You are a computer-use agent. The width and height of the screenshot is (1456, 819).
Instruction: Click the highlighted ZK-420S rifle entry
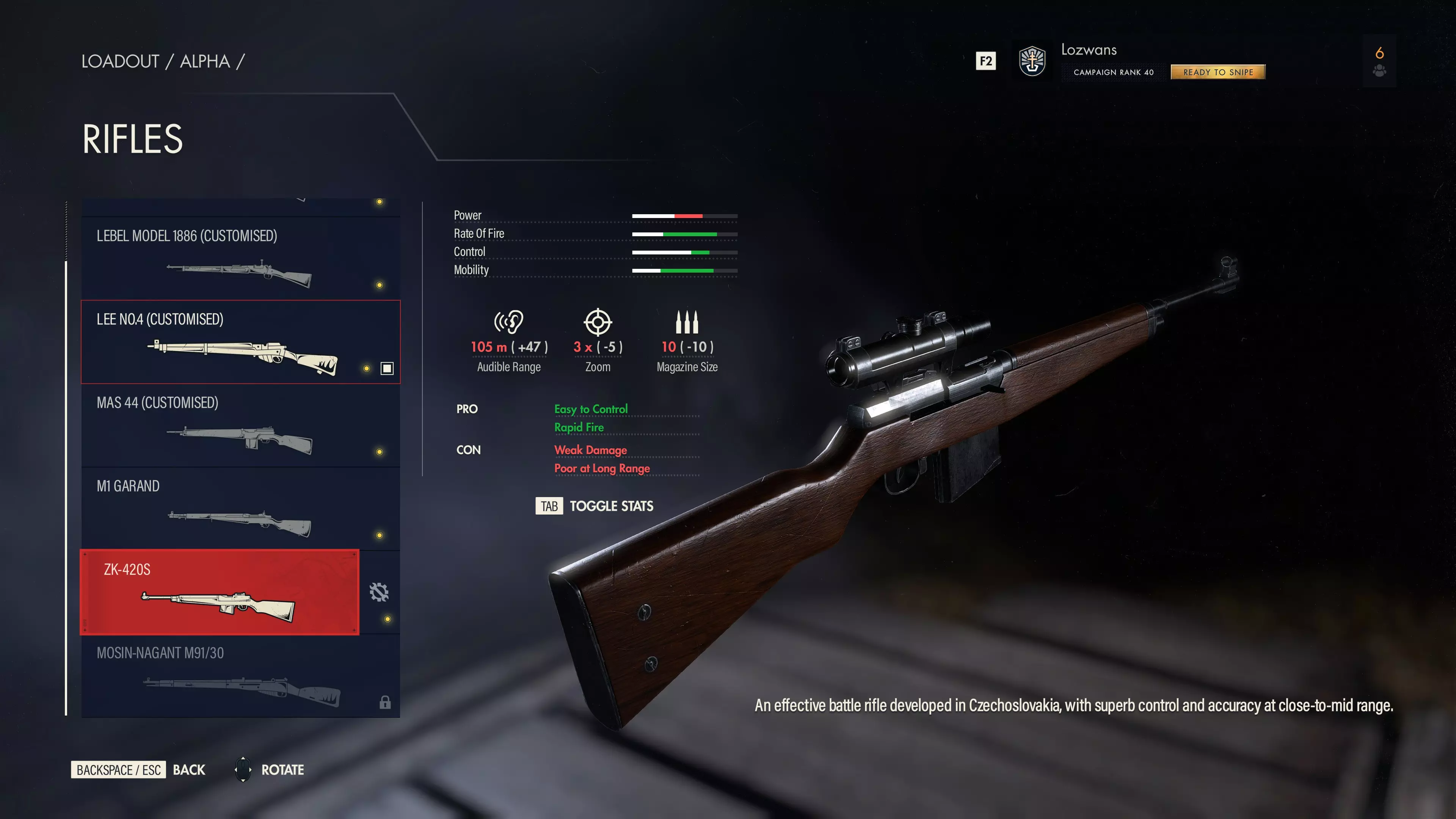(219, 592)
